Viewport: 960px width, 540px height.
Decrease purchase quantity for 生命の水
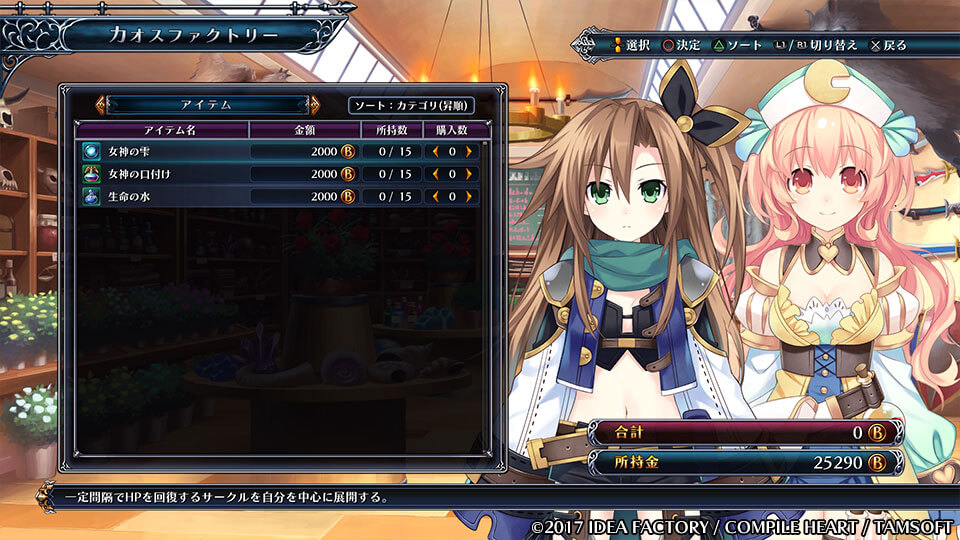click(x=436, y=196)
